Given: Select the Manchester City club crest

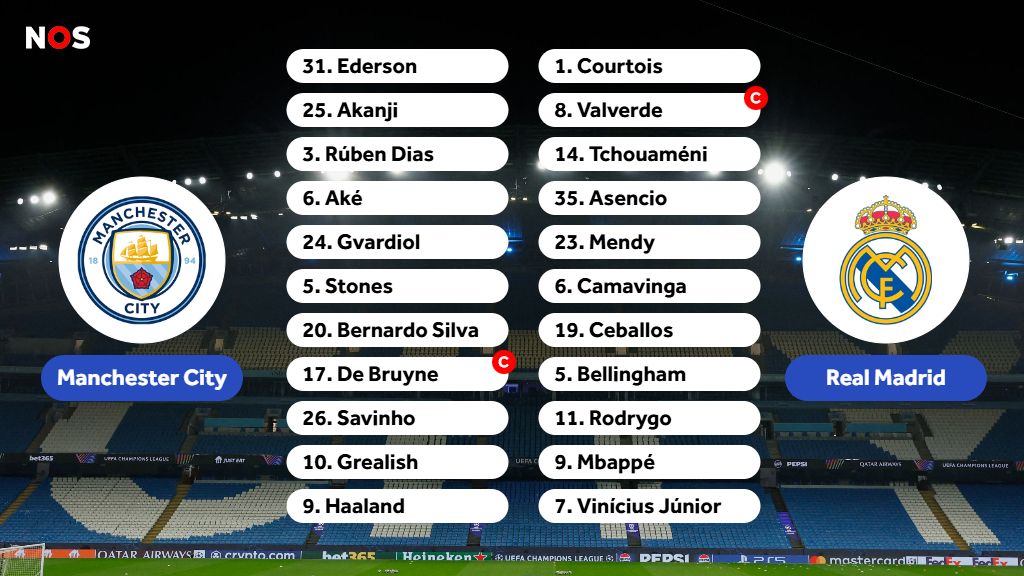Looking at the screenshot, I should point(142,260).
